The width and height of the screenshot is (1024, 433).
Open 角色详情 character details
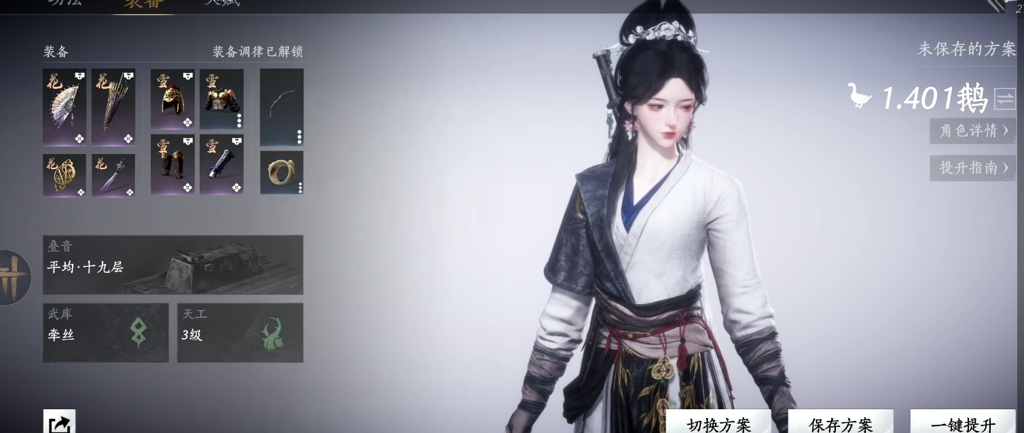tap(973, 130)
